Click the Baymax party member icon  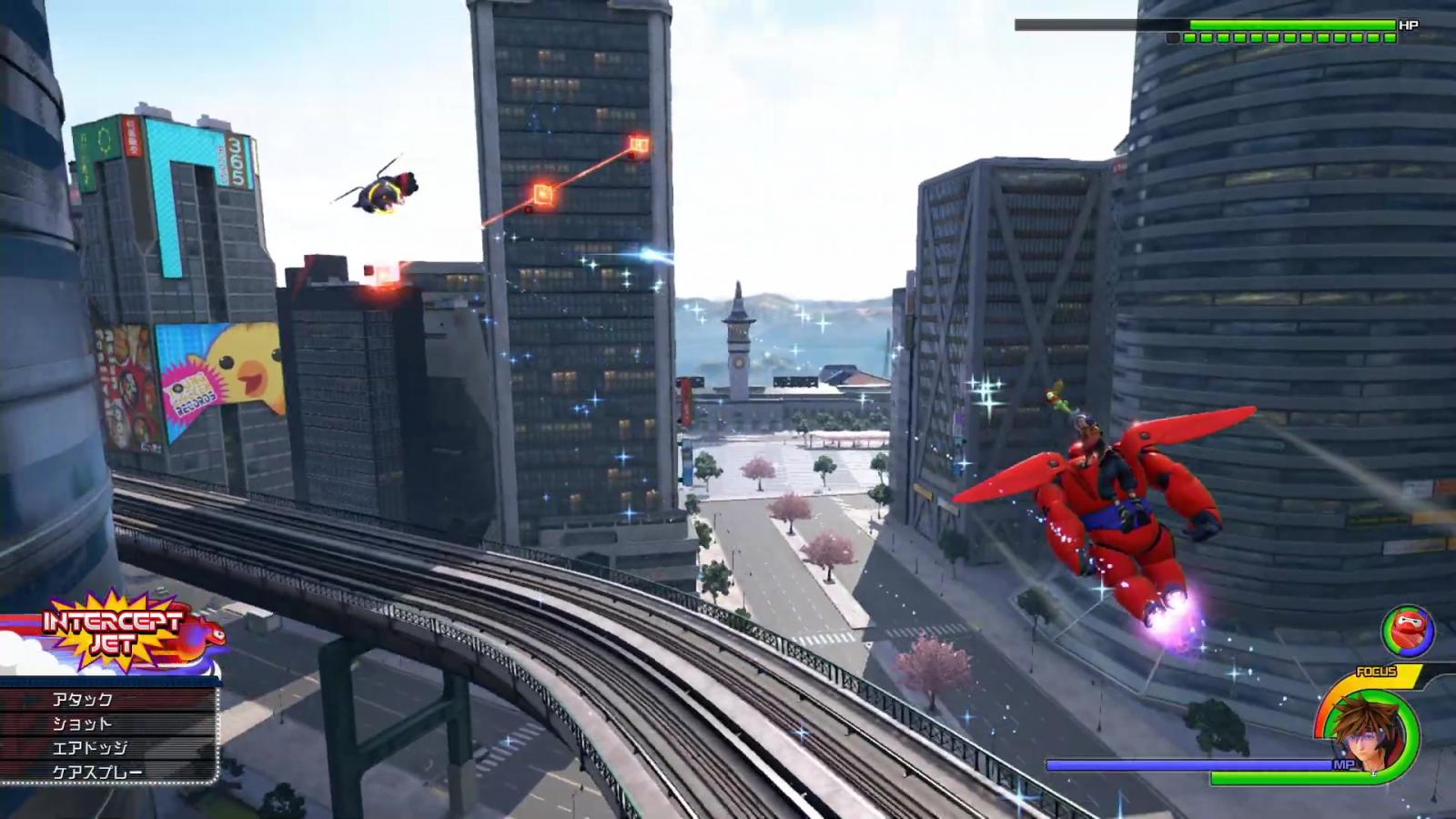(1408, 632)
